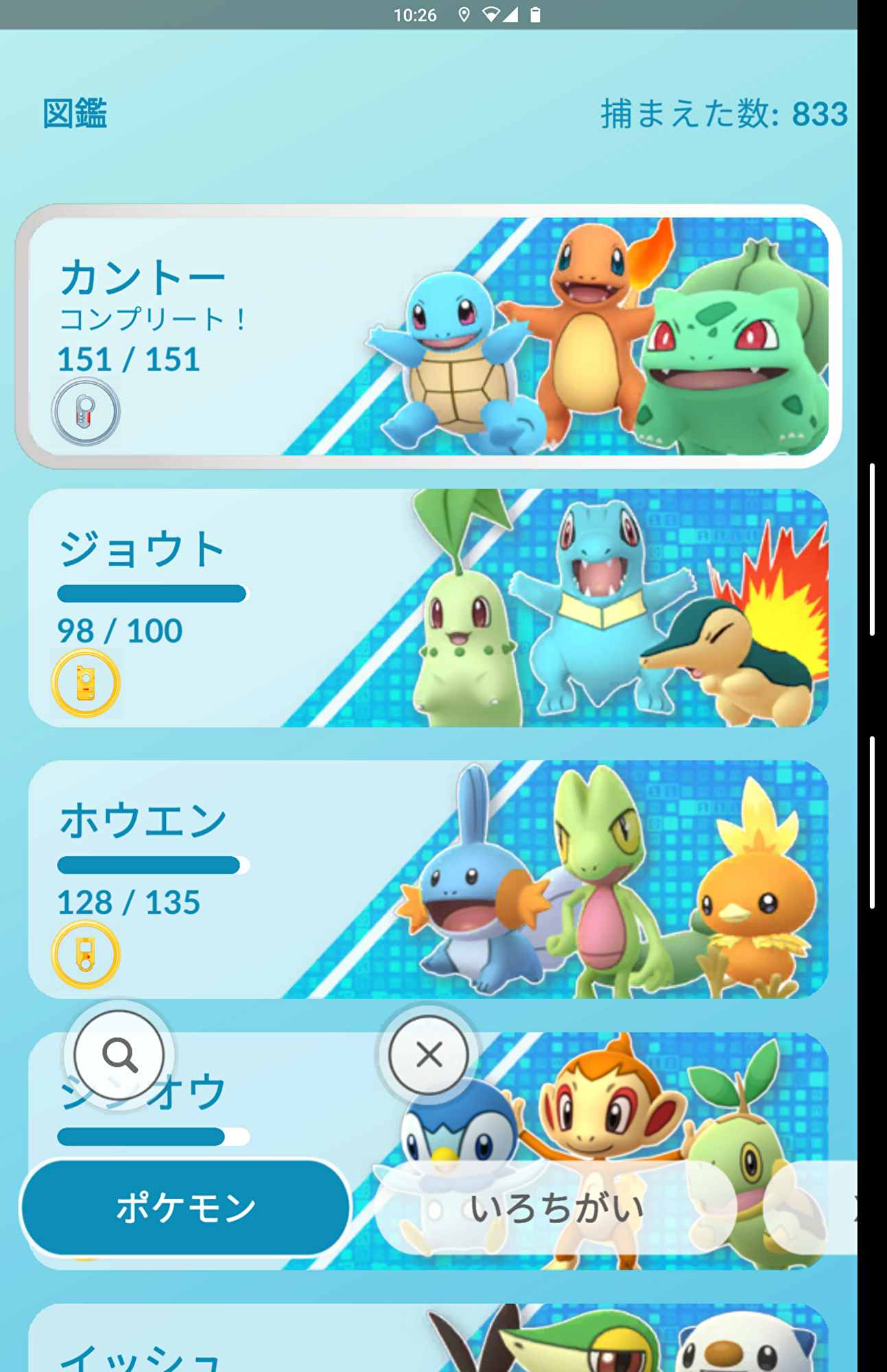
Task: Tap the magnifying glass search button
Action: [x=119, y=1054]
